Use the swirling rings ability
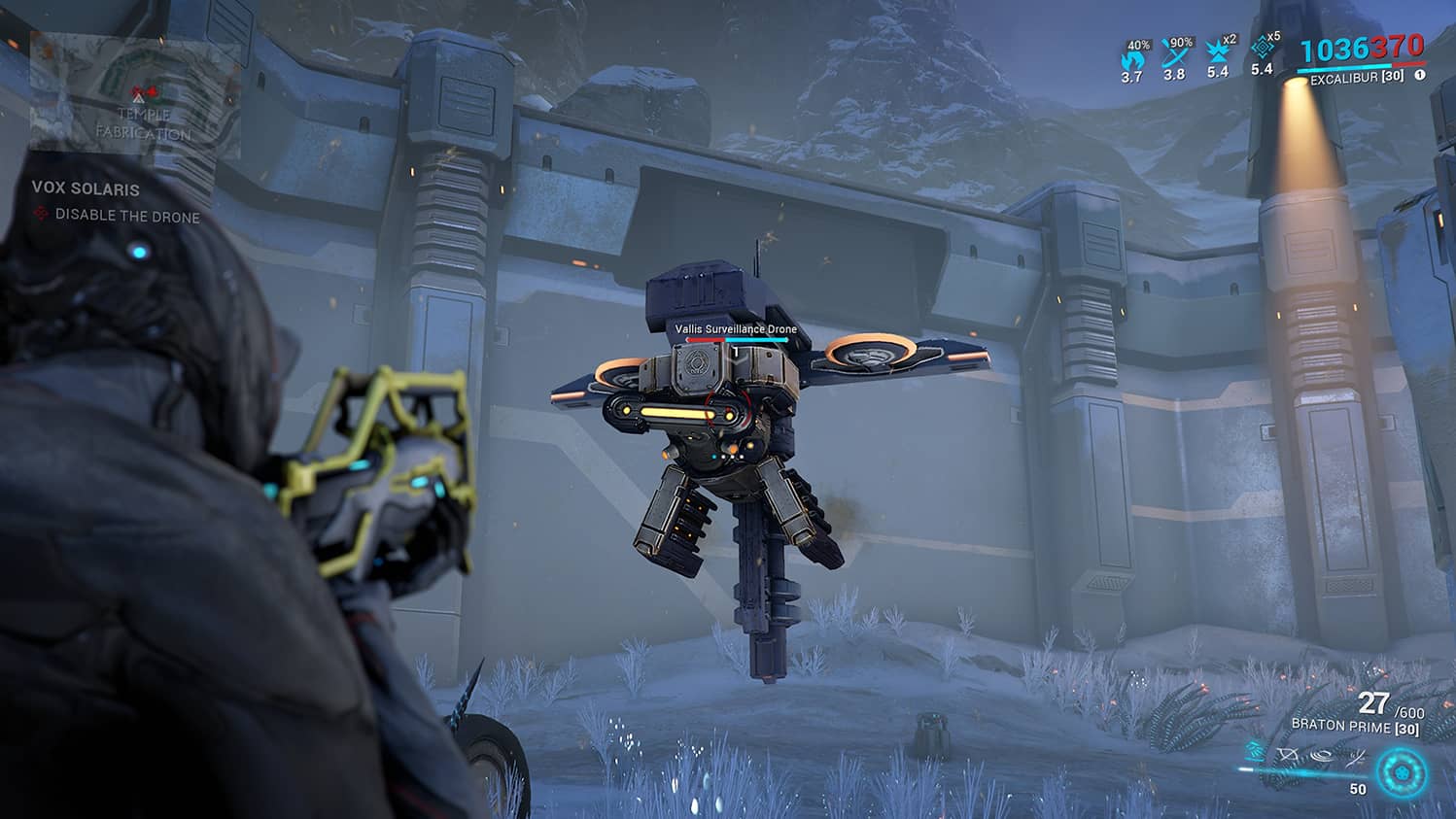The image size is (1456, 819). tap(1322, 754)
